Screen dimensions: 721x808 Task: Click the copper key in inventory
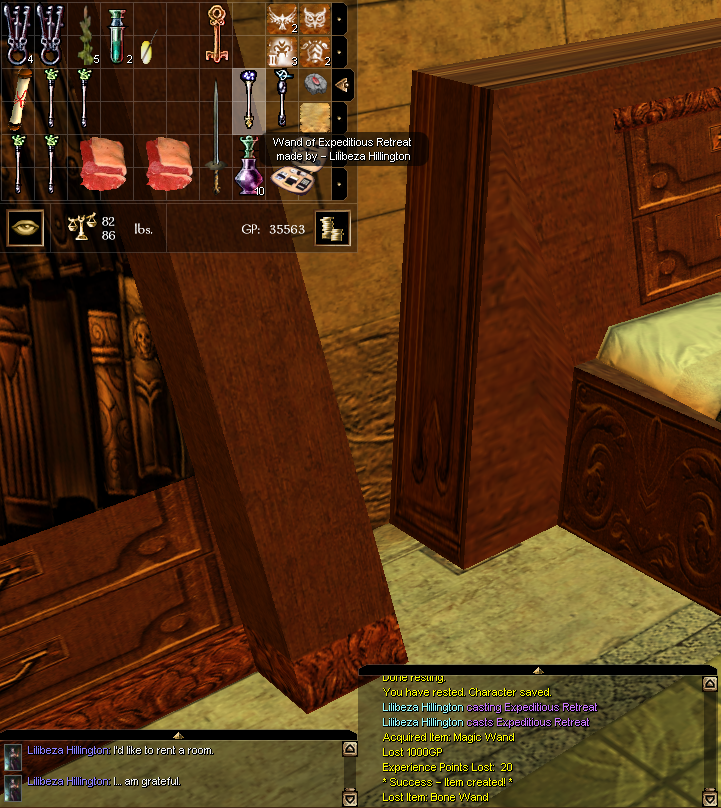point(216,32)
